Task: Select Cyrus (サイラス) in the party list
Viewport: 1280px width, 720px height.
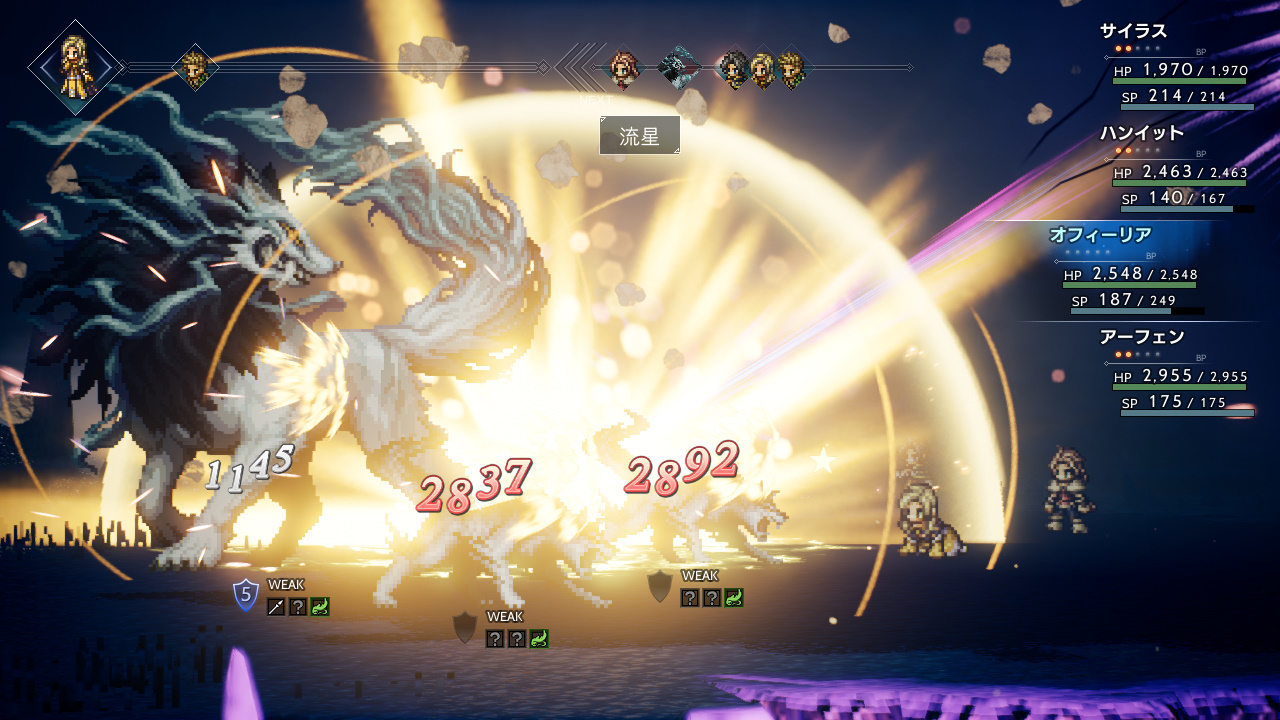Action: coord(1133,31)
